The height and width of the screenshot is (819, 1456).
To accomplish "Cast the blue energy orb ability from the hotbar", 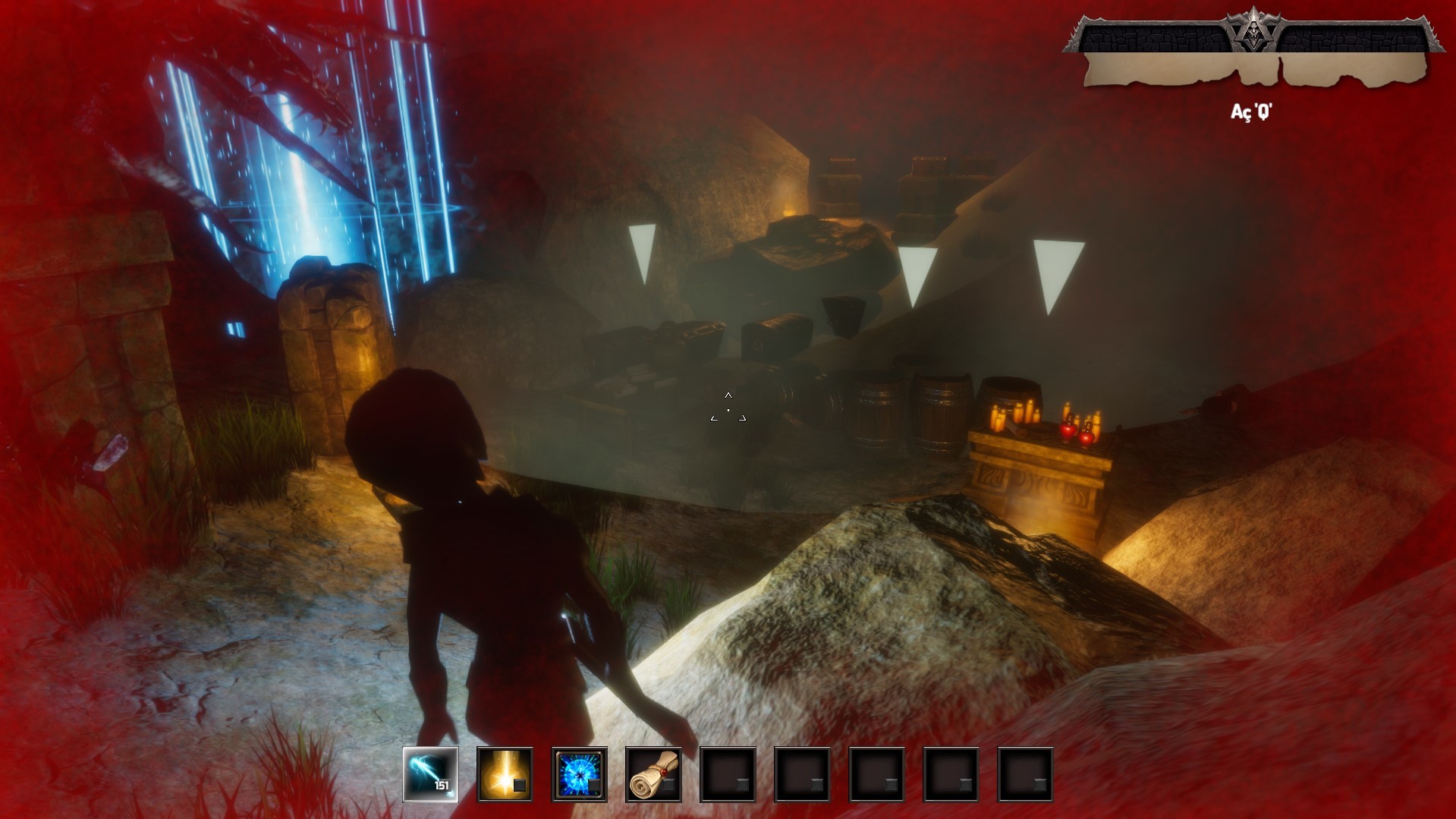I will point(578,775).
